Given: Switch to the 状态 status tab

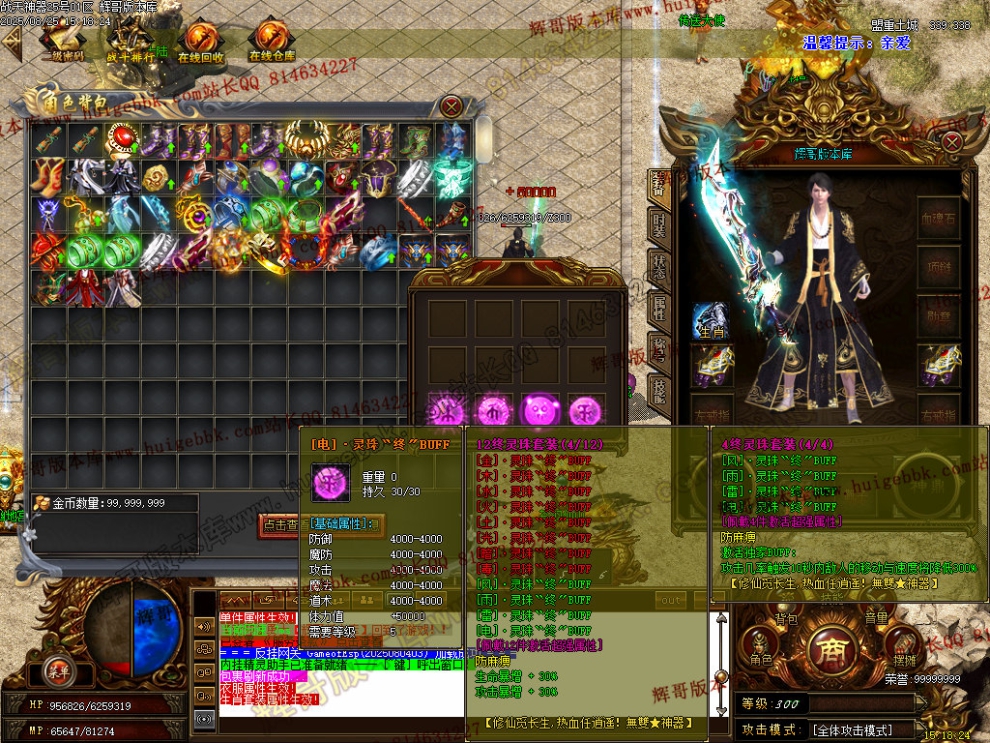Looking at the screenshot, I should (x=659, y=264).
